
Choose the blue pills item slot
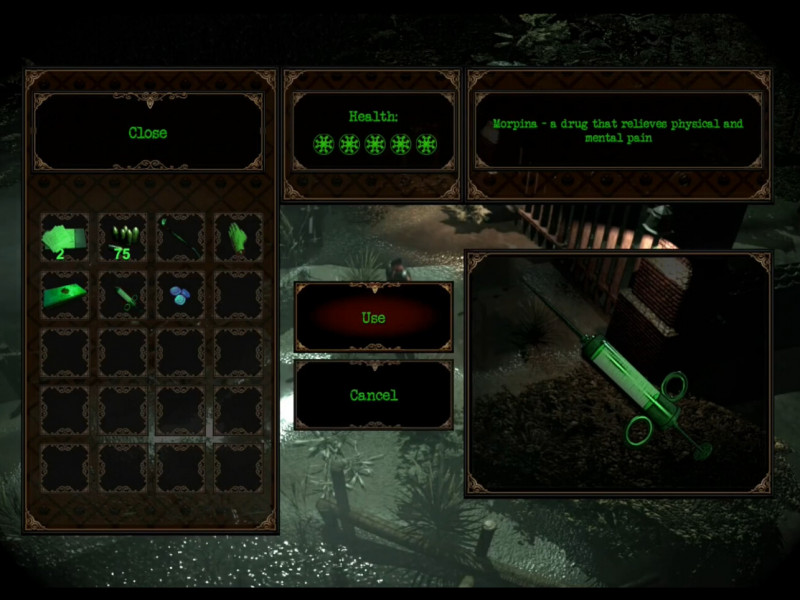click(x=181, y=295)
